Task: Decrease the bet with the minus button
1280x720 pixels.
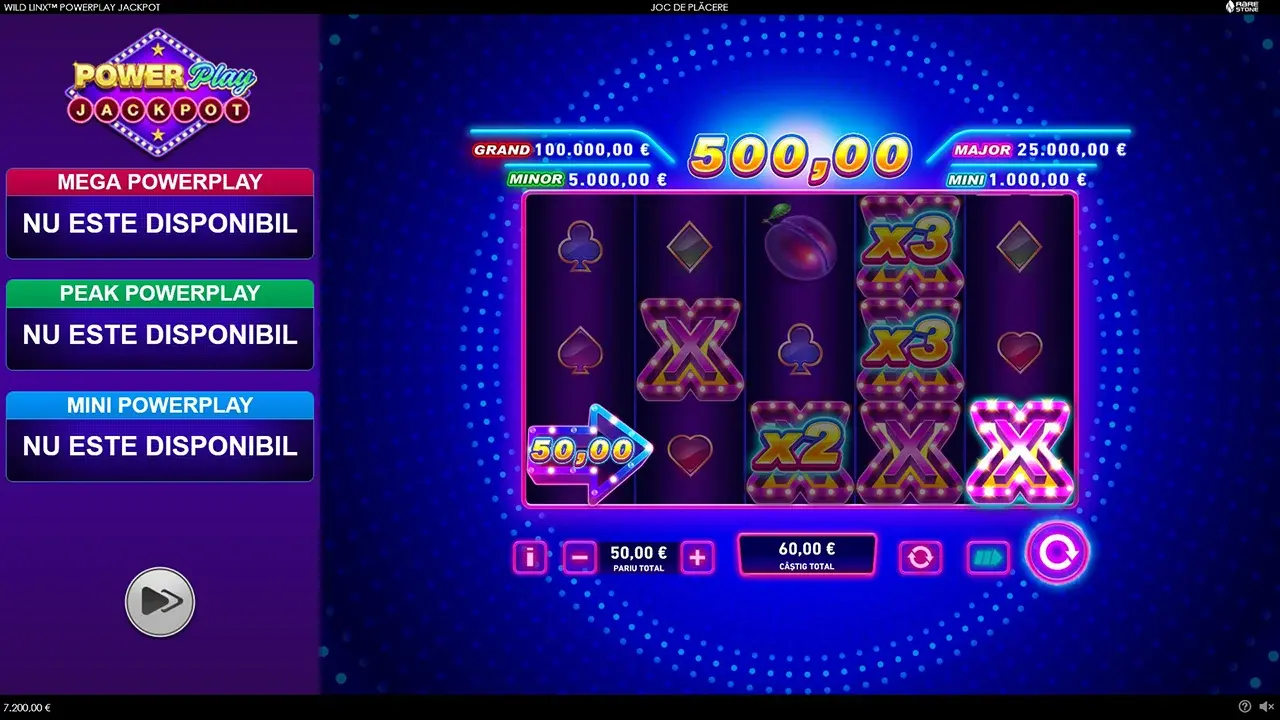Action: (581, 557)
